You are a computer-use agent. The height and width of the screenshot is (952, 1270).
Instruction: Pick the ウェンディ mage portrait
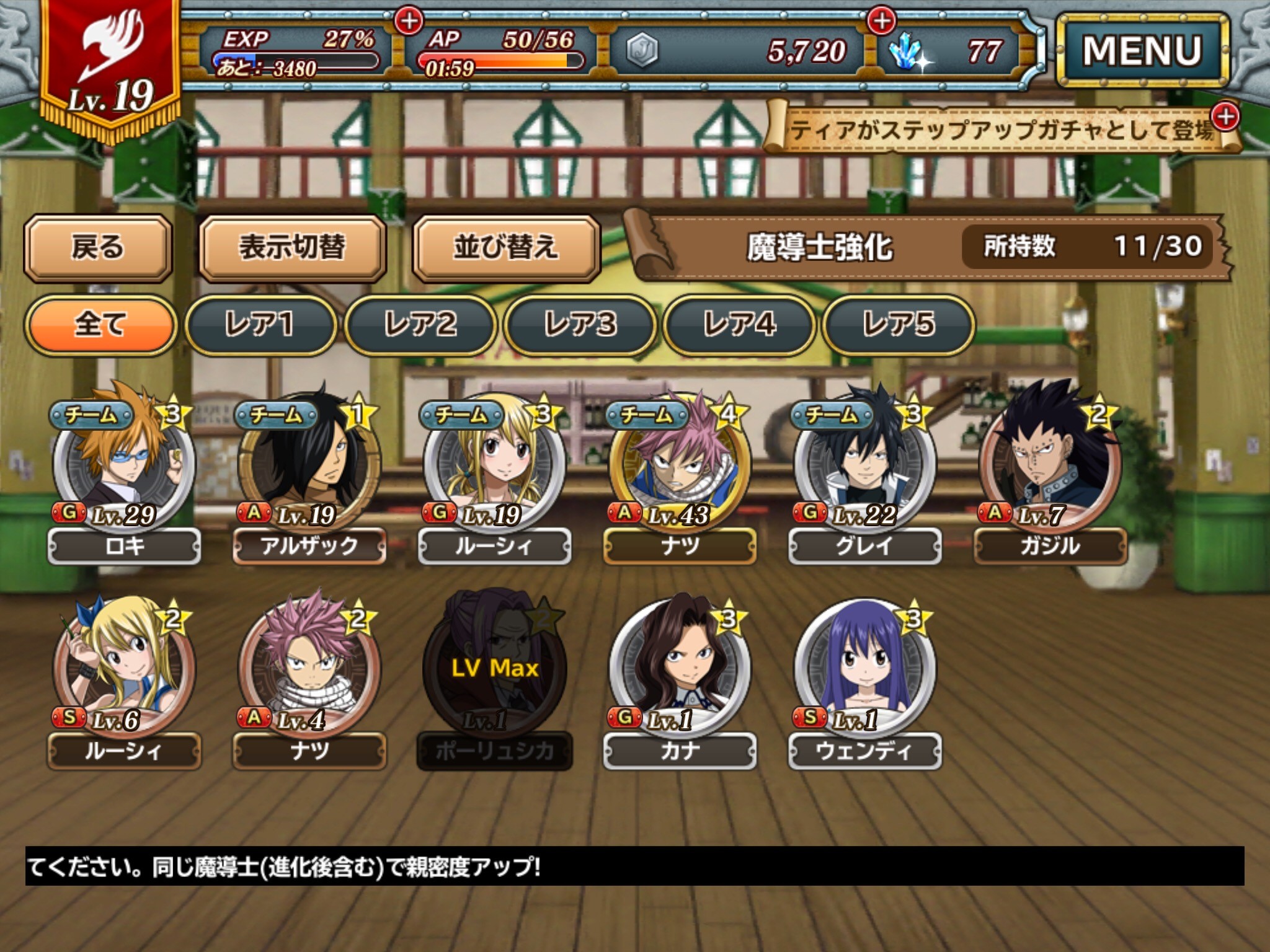(x=864, y=669)
